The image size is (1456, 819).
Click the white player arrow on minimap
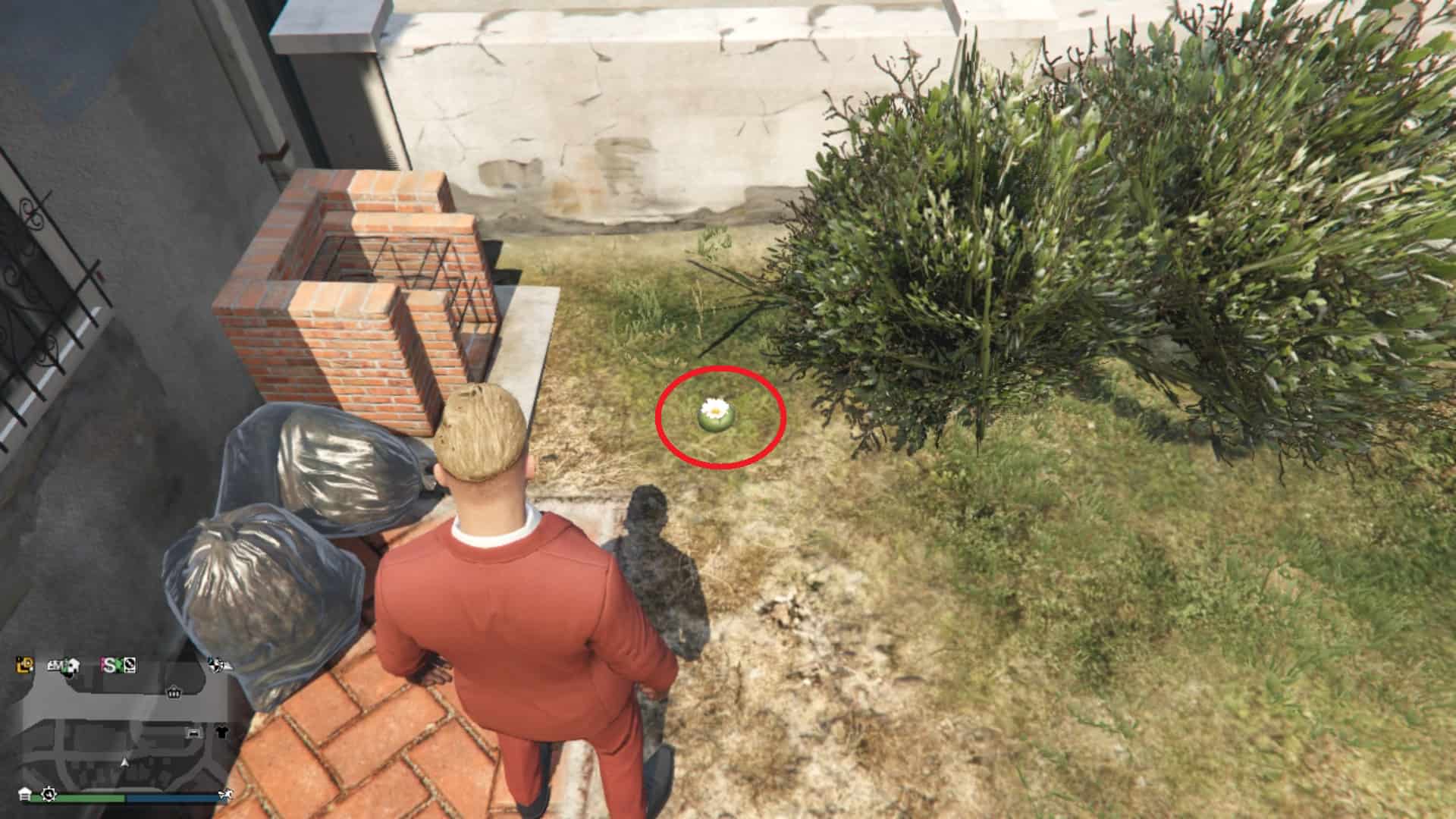(125, 761)
